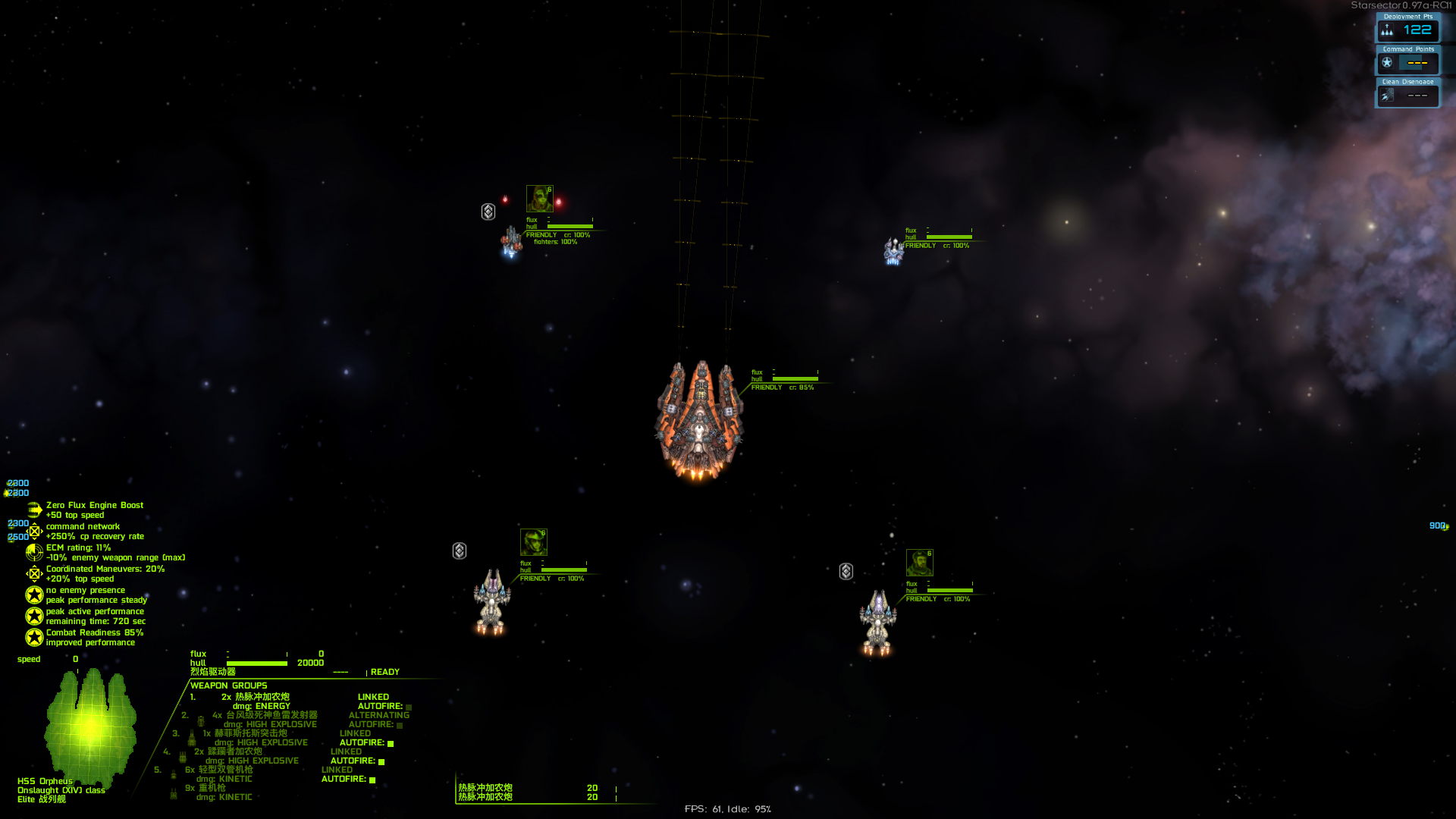1456x819 pixels.
Task: Select the Onslaught flagship in the center
Action: pyautogui.click(x=699, y=419)
